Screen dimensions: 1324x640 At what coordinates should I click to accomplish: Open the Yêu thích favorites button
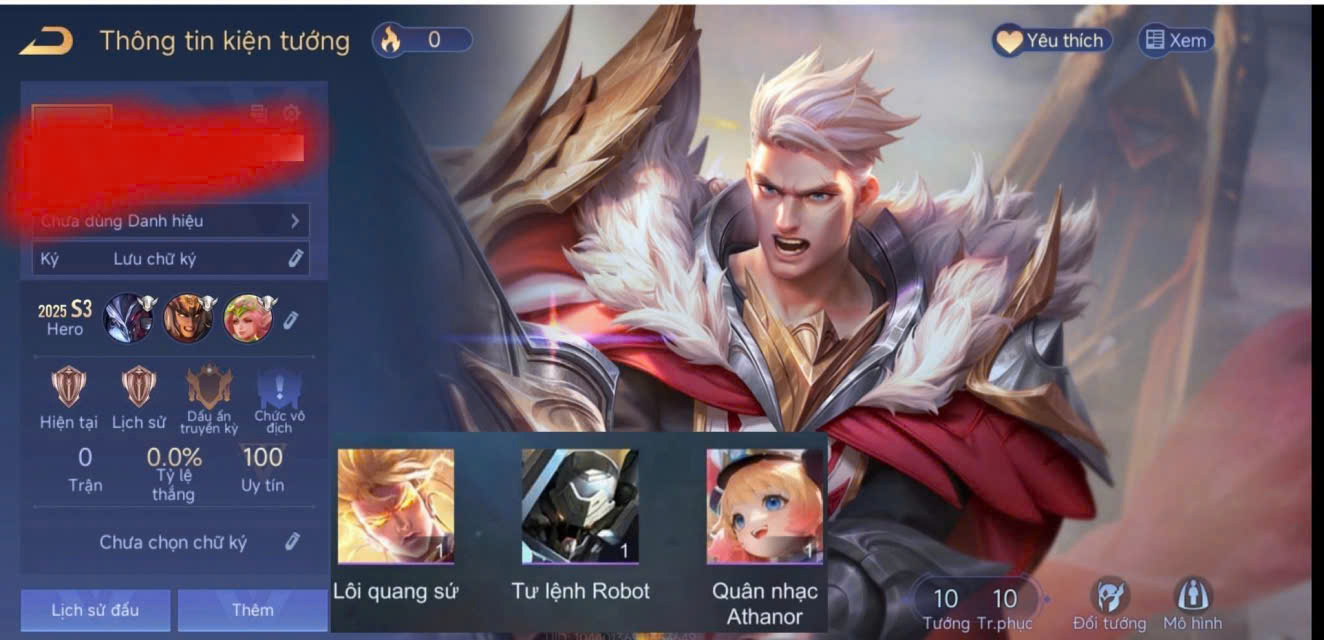(x=1051, y=40)
